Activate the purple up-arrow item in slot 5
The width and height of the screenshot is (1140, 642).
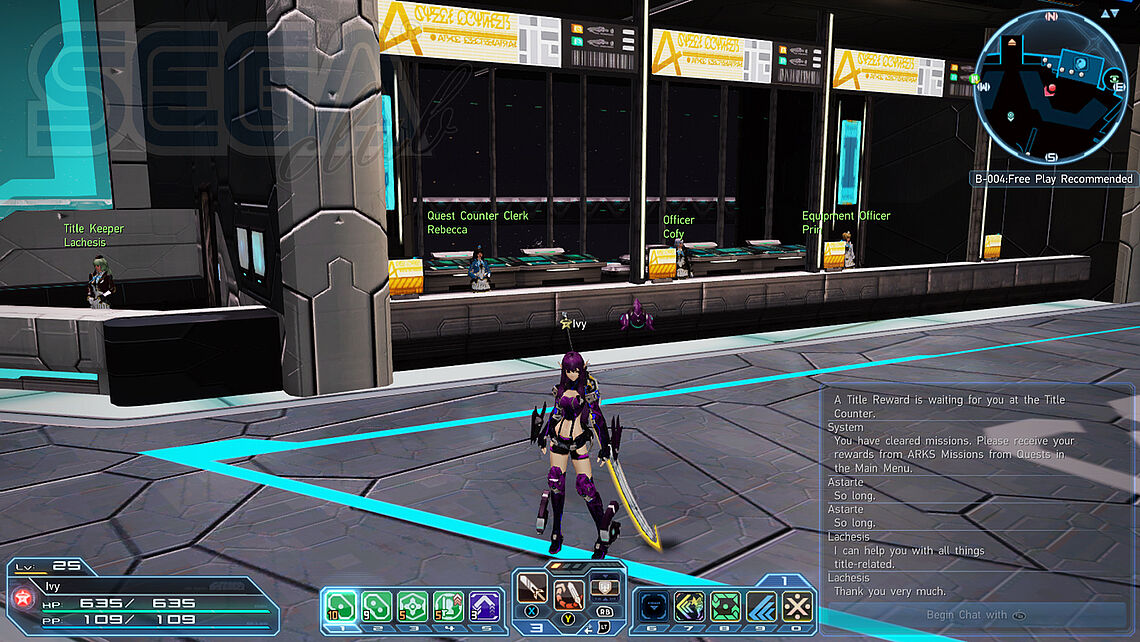484,606
